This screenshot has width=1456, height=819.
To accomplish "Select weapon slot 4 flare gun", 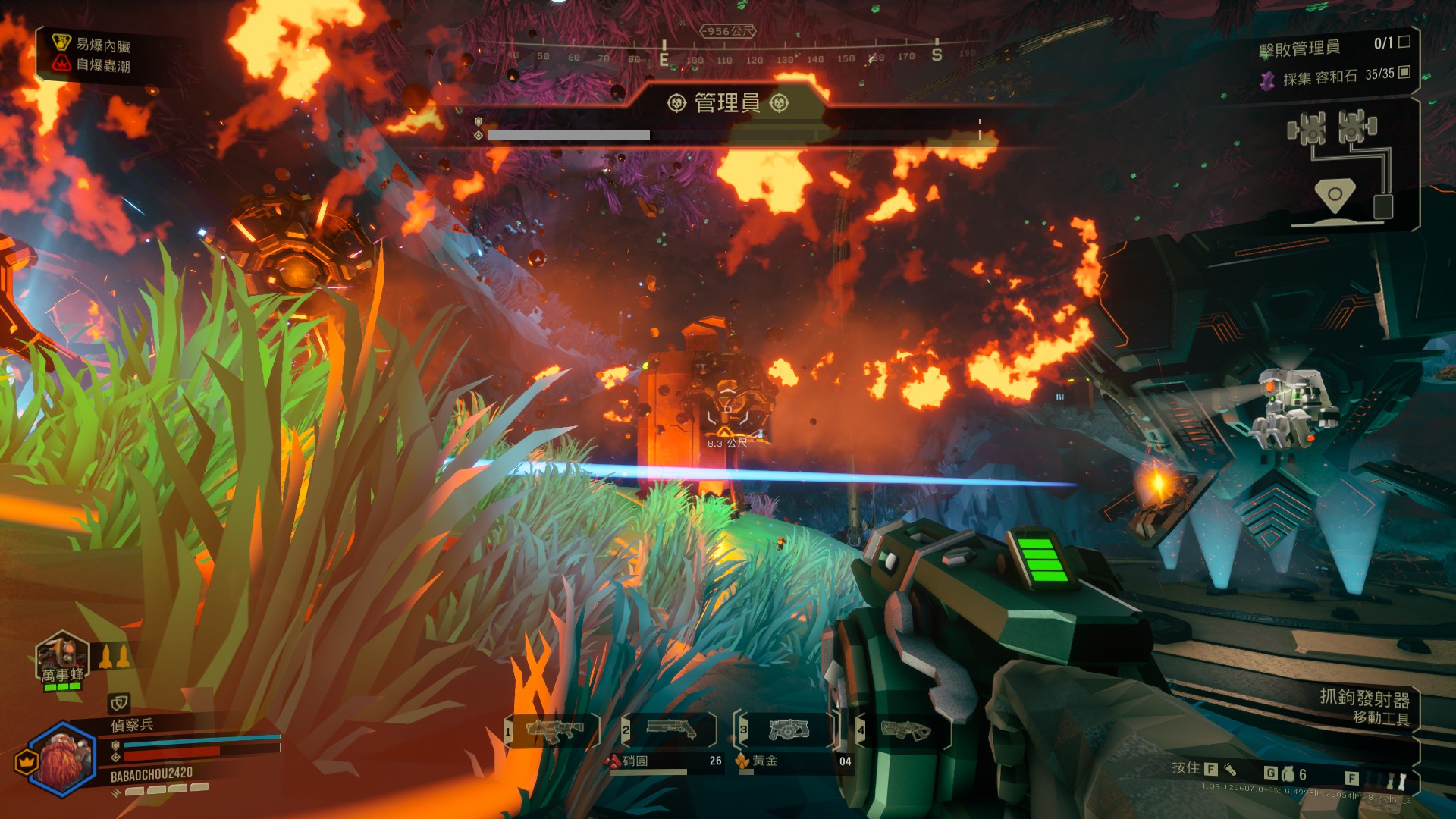I will coord(905,730).
